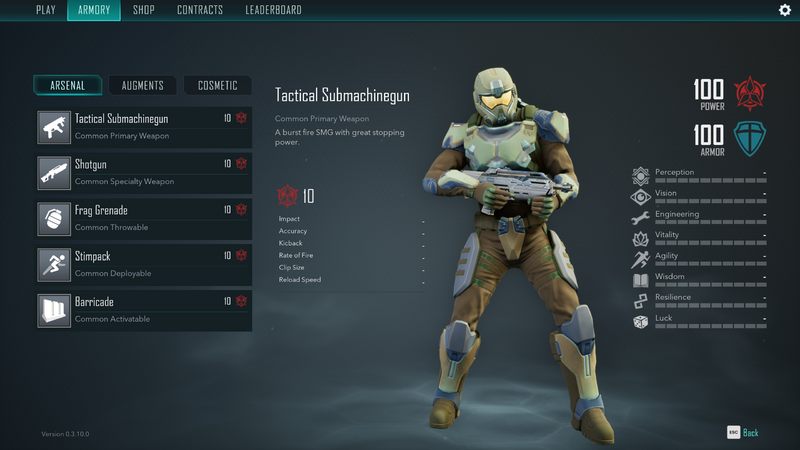
Task: Pick the Stimpack deployable
Action: (143, 265)
